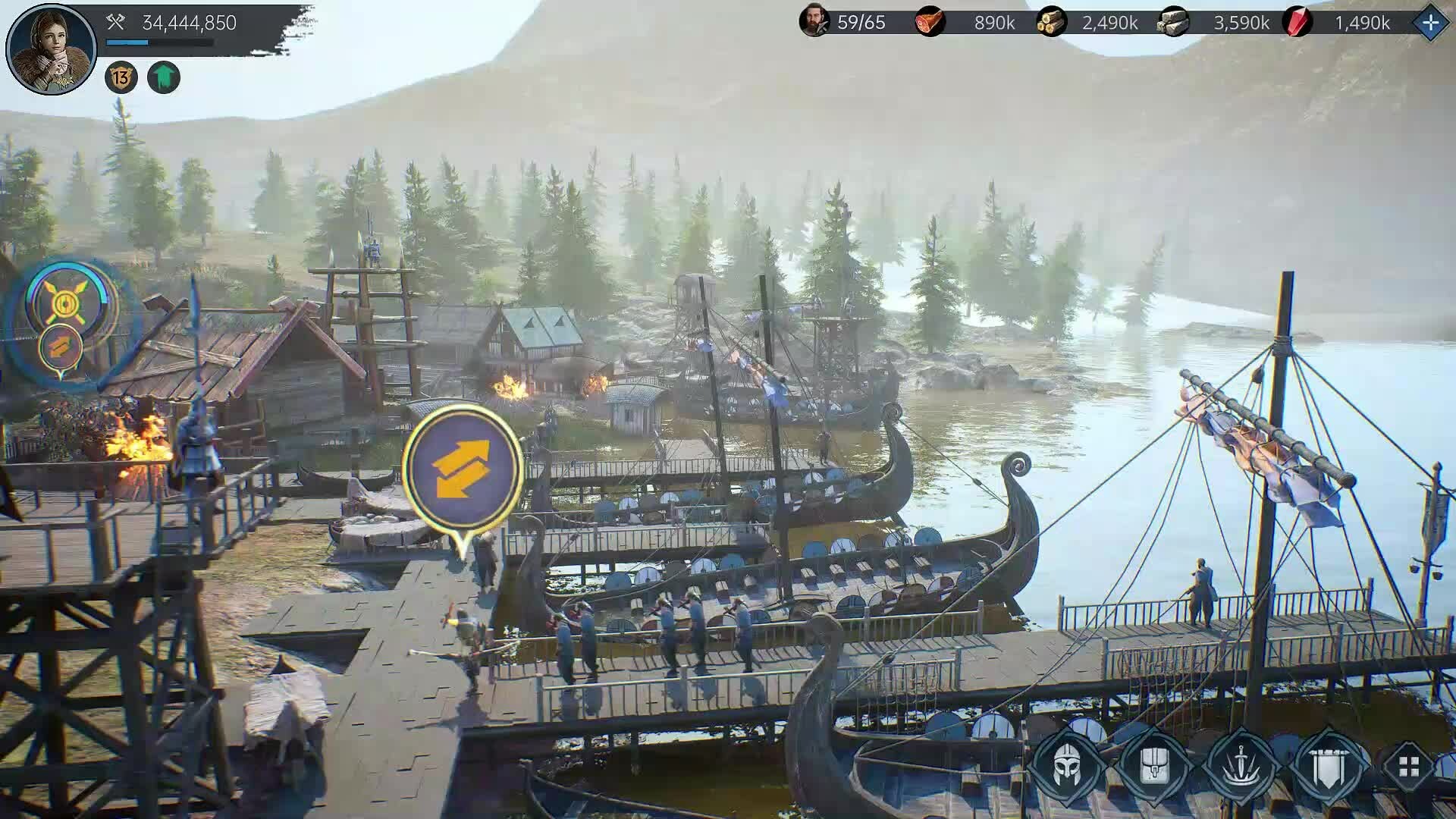Tap the large exchange-arrows bubble over the dock
1456x819 pixels.
click(462, 469)
